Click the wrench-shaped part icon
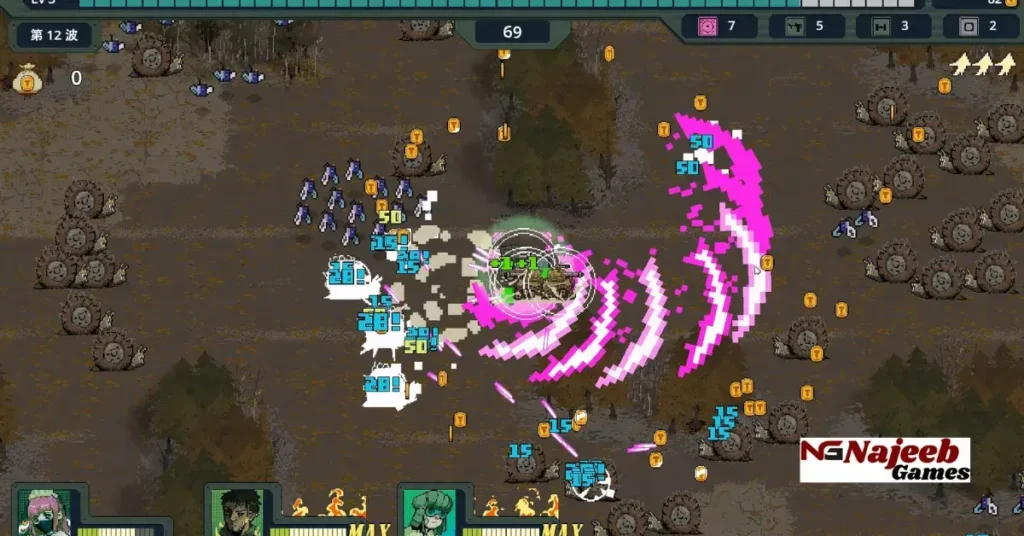The width and height of the screenshot is (1024, 536). click(x=881, y=26)
